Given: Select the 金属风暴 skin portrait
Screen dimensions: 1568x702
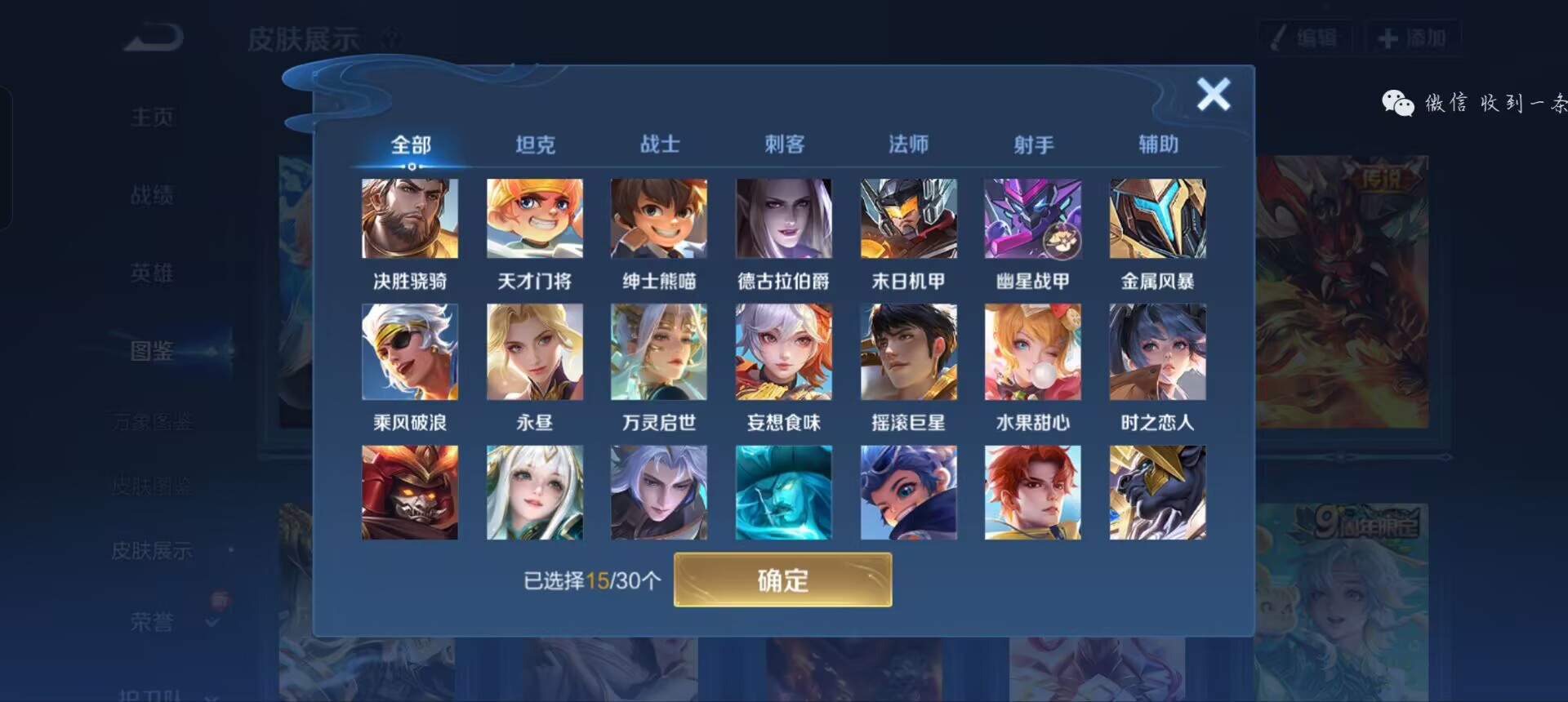Looking at the screenshot, I should click(x=1157, y=218).
